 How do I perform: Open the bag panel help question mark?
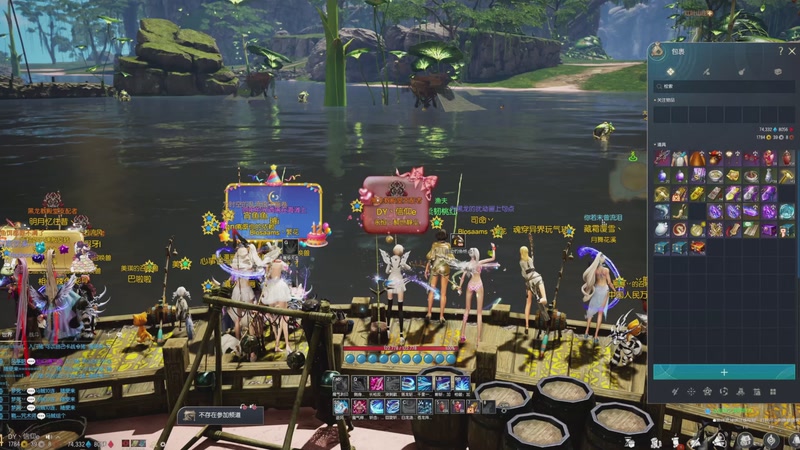pos(780,51)
